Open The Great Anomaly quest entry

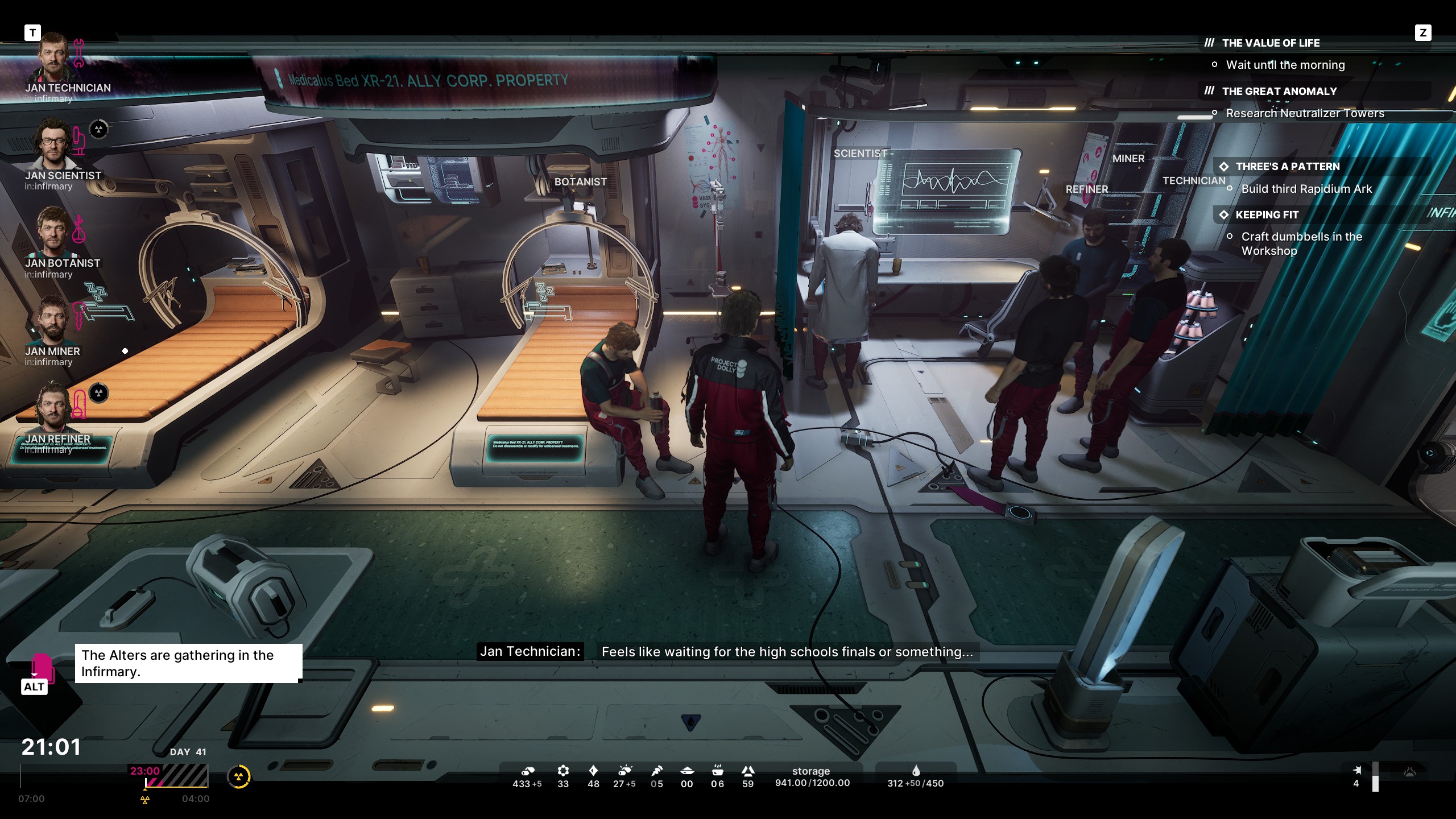tap(1279, 92)
